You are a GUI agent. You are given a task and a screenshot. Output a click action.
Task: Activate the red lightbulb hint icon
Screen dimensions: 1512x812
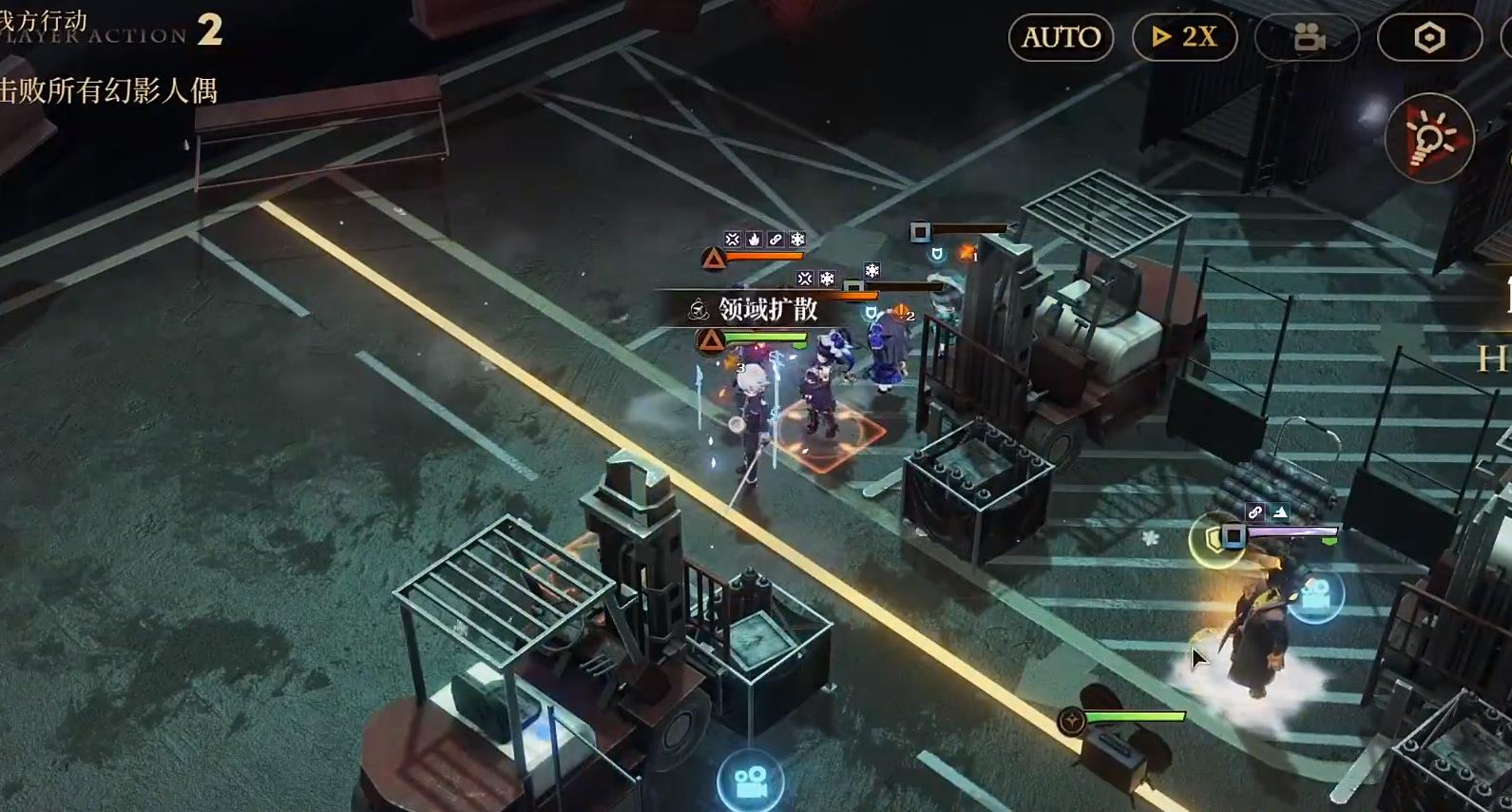(1429, 139)
